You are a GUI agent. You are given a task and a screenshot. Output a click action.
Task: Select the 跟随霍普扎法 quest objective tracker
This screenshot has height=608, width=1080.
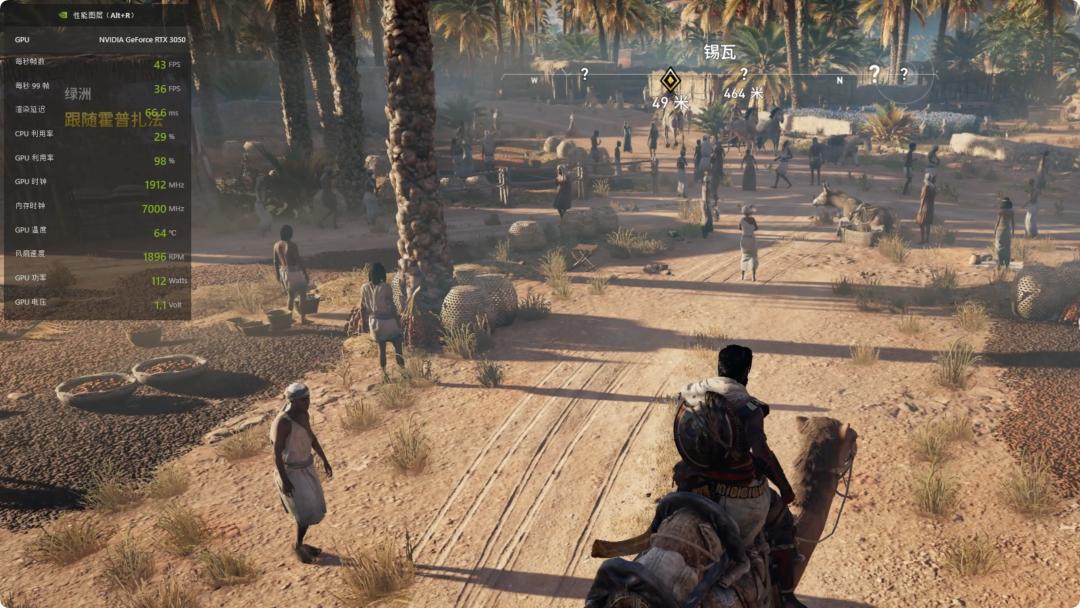113,119
